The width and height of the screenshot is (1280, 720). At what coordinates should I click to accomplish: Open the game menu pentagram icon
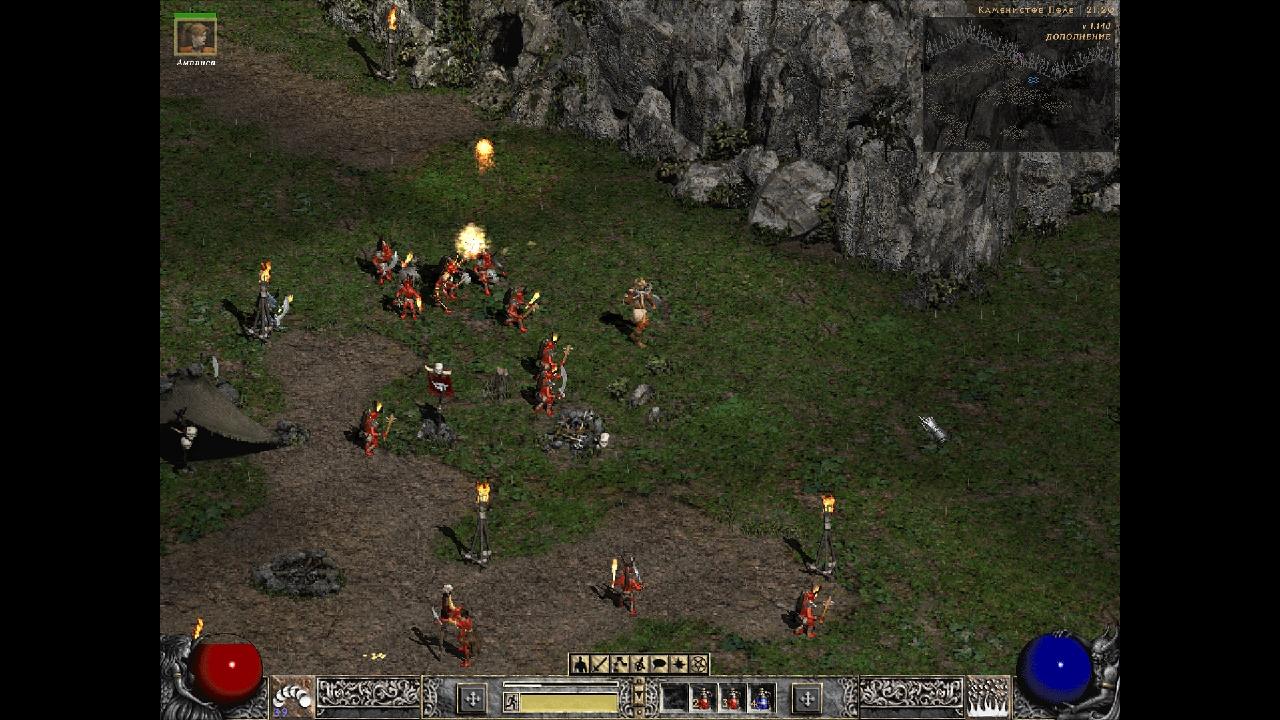(x=699, y=664)
